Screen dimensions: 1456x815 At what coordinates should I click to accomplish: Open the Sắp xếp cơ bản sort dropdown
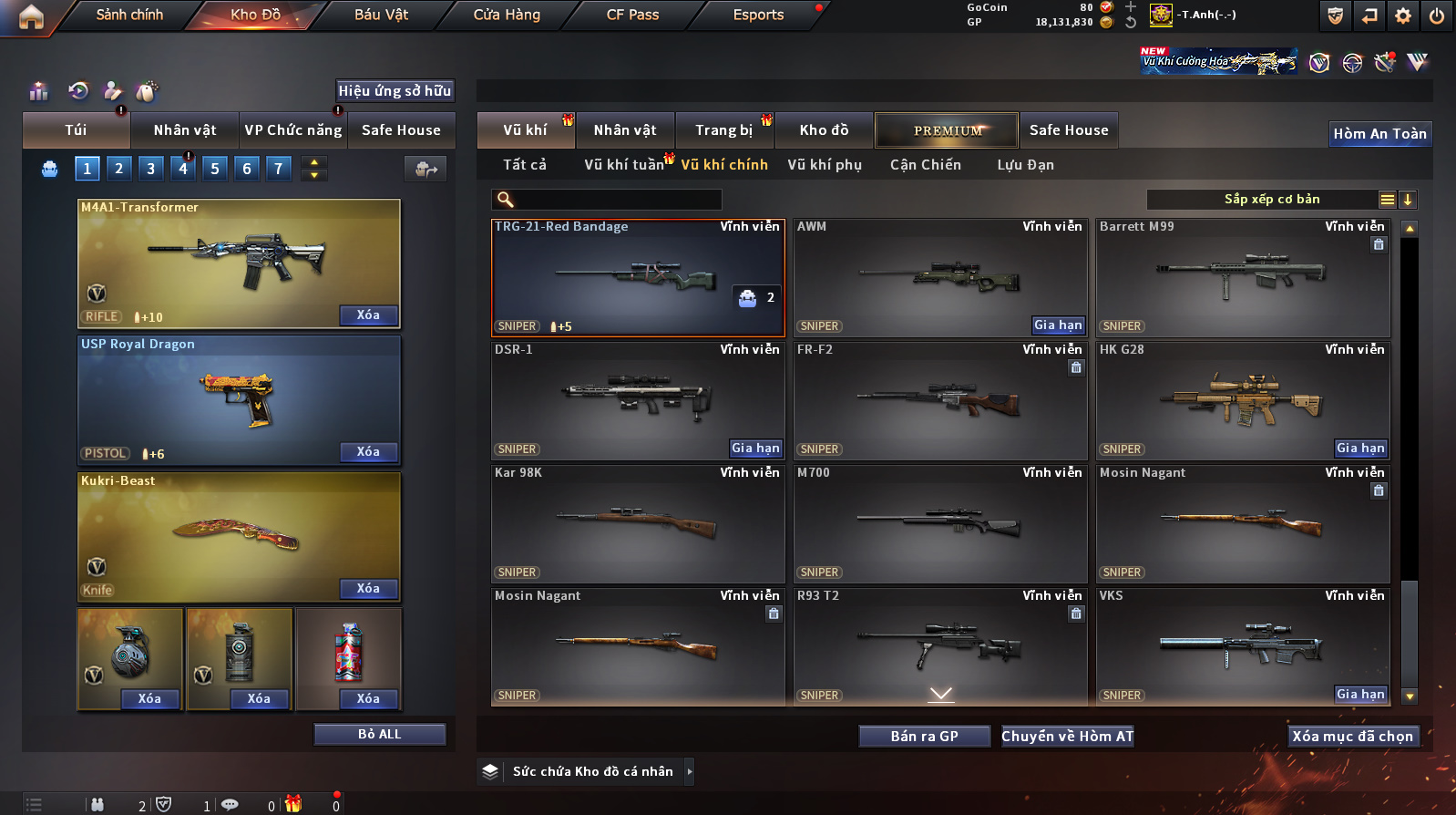coord(1272,200)
